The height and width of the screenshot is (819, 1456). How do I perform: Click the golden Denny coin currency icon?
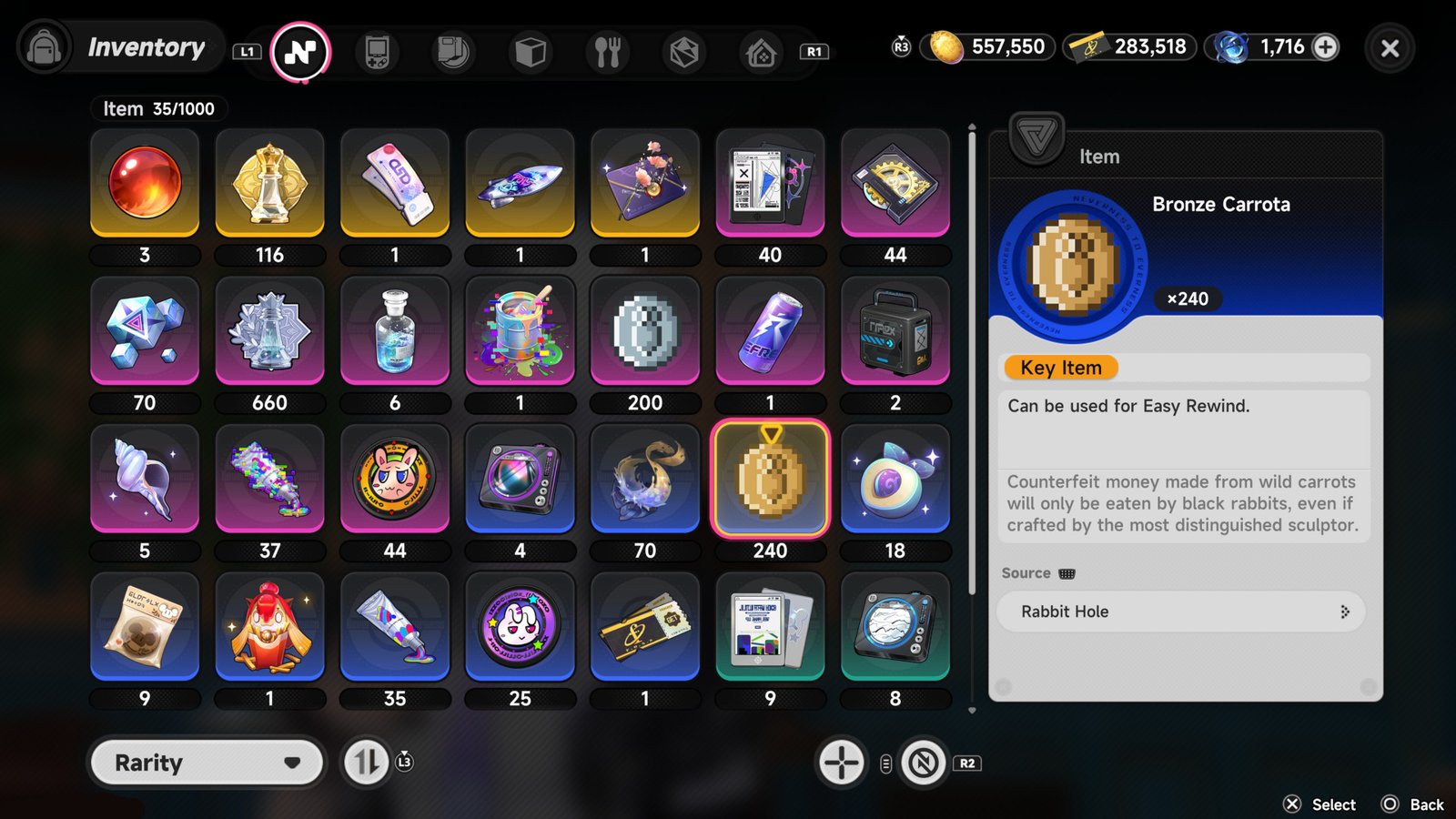tap(947, 46)
